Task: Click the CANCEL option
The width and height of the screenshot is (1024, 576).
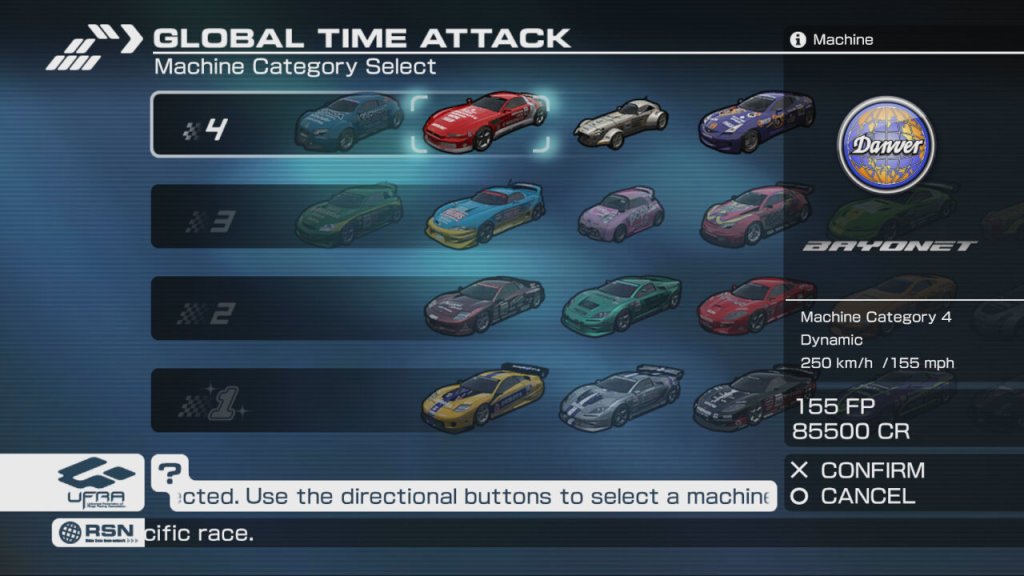Action: point(853,496)
